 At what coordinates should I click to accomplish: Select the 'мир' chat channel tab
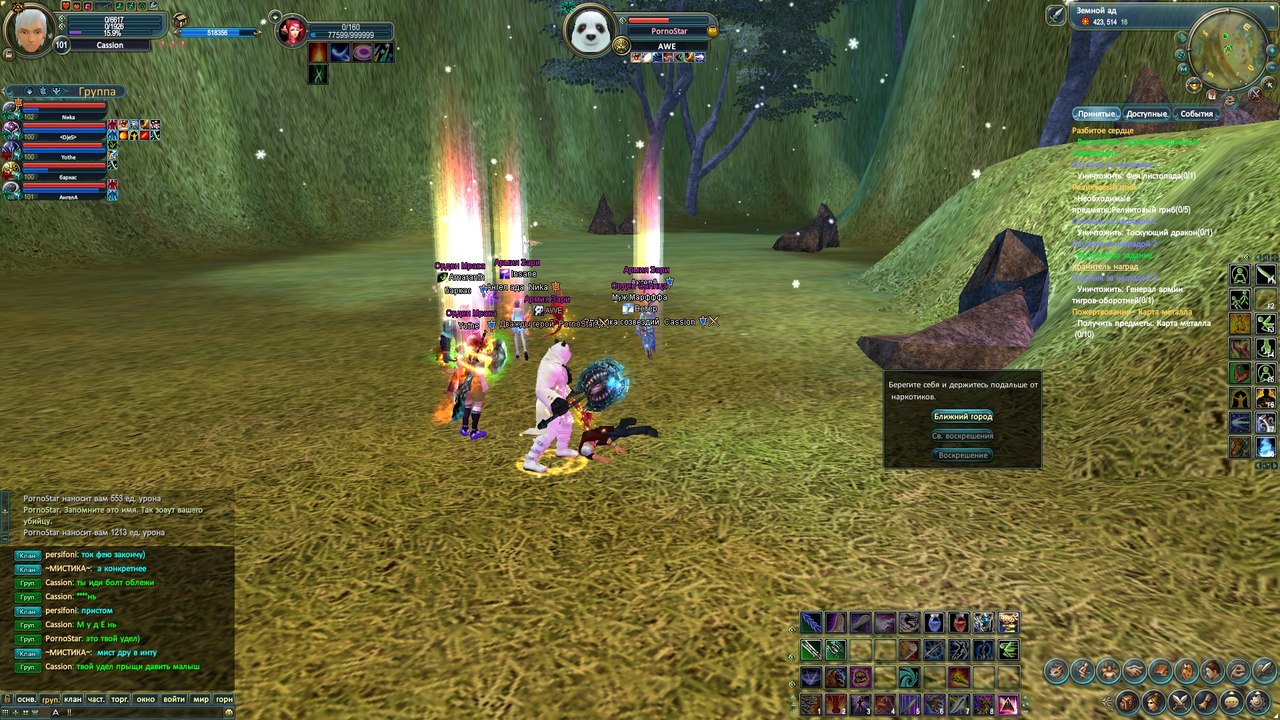200,699
